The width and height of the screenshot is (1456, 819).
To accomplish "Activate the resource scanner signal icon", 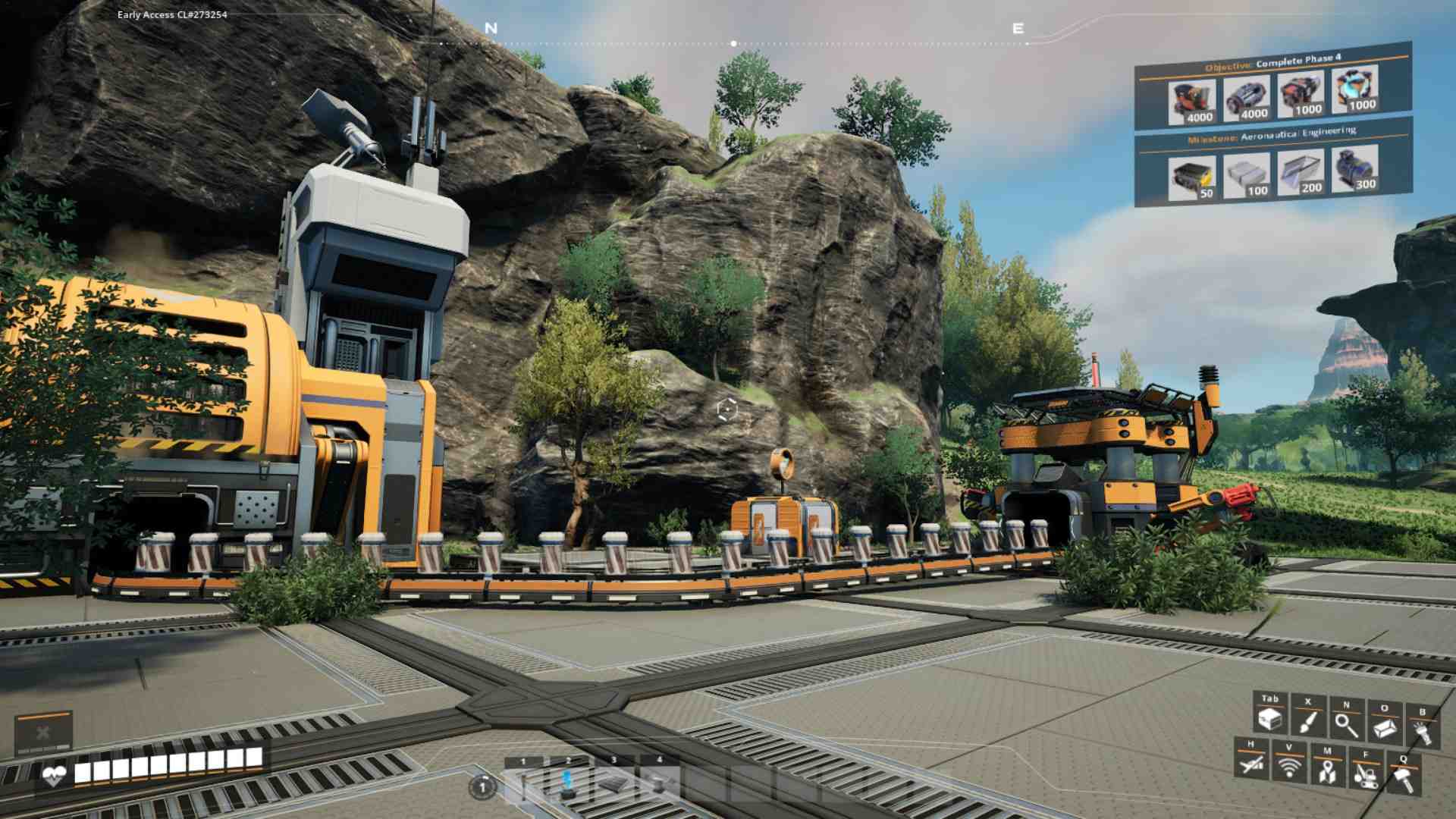I will 1289,767.
